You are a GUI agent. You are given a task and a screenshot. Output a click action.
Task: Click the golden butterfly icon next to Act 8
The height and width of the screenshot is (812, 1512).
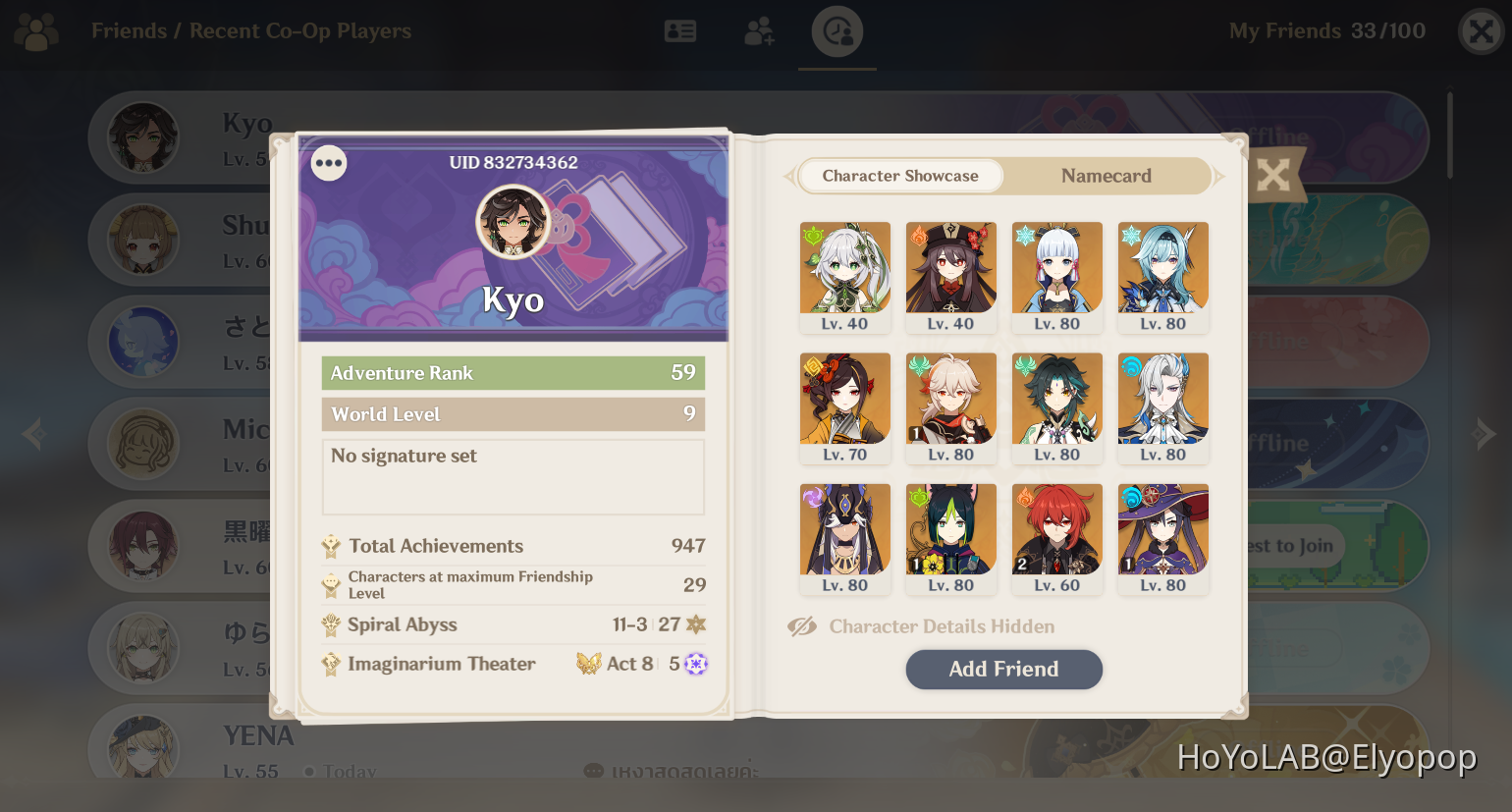click(x=590, y=663)
